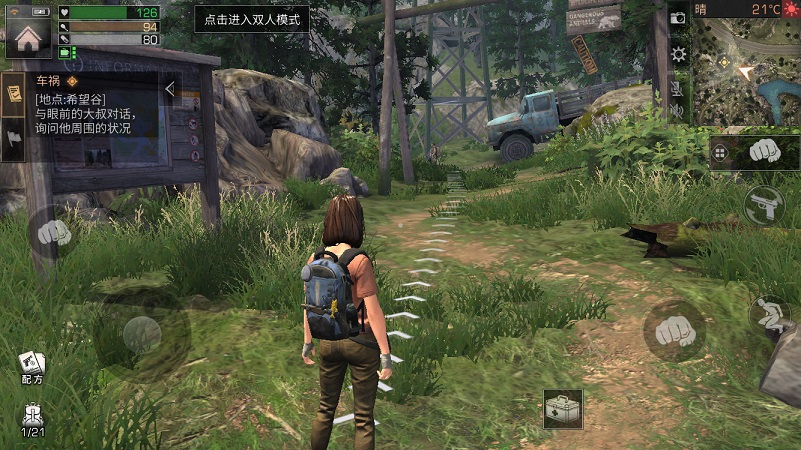
Task: Open settings with the gear icon
Action: pos(678,54)
